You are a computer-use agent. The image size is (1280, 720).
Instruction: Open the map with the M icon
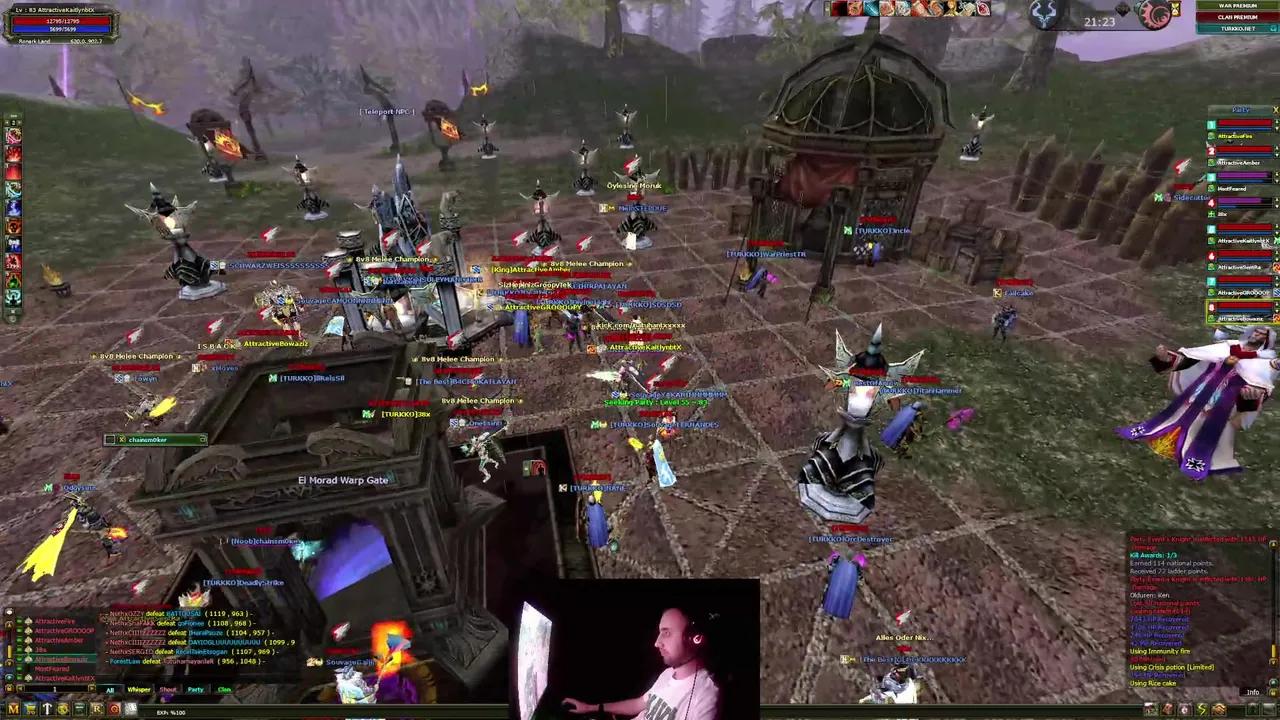coord(13,709)
